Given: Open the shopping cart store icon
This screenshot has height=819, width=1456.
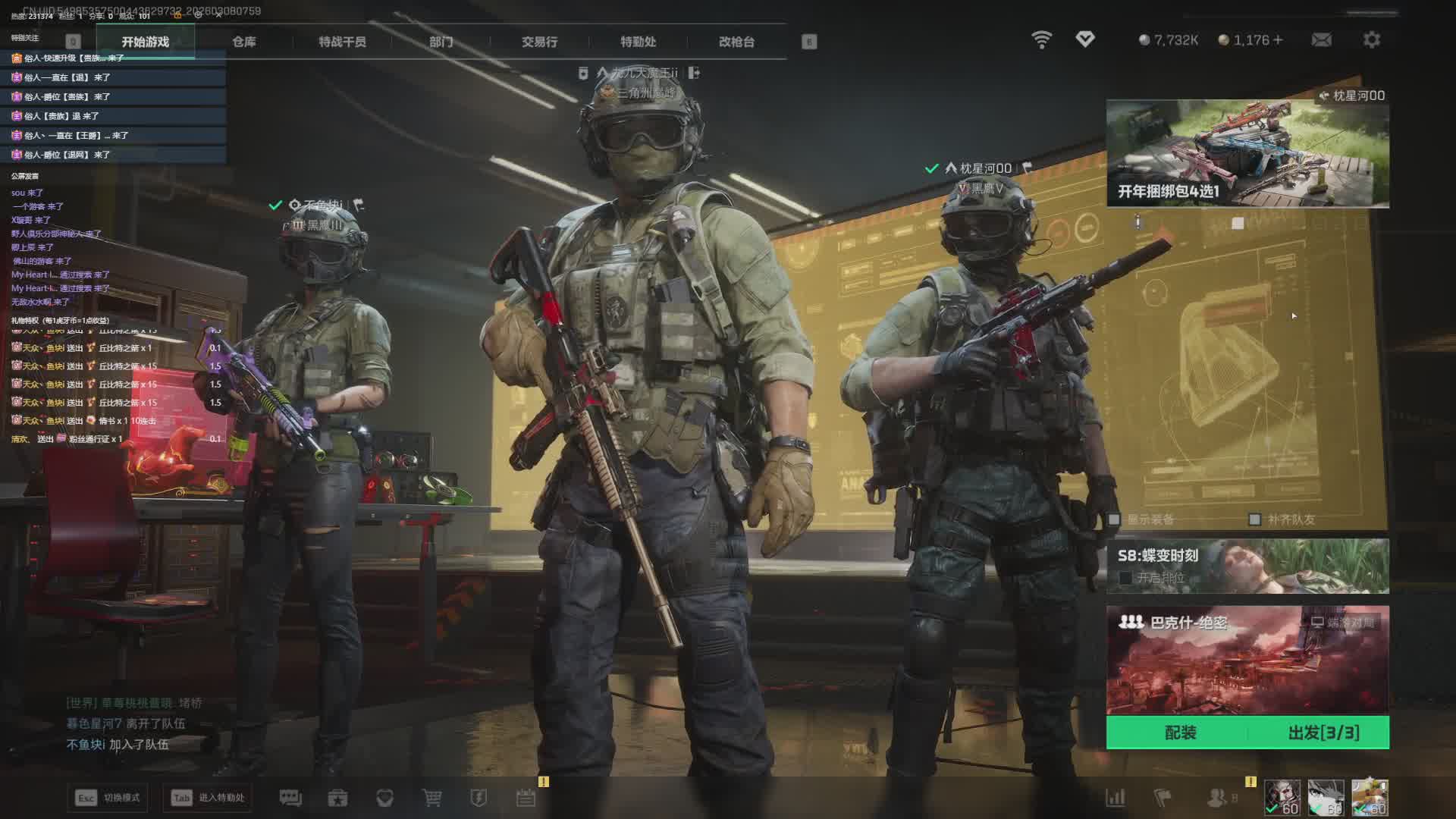Looking at the screenshot, I should coord(431,798).
